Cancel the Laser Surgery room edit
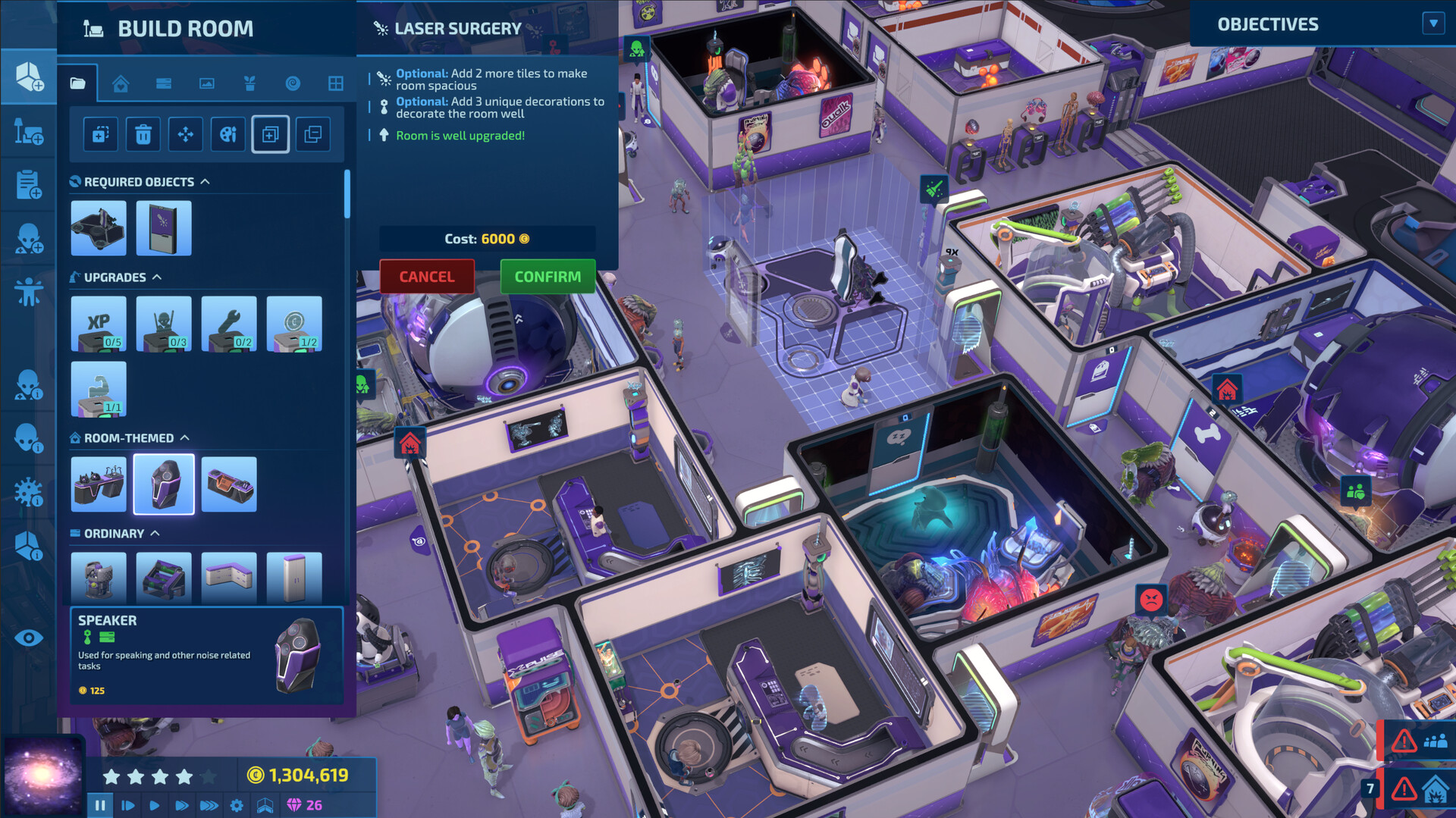The height and width of the screenshot is (818, 1456). pyautogui.click(x=426, y=277)
